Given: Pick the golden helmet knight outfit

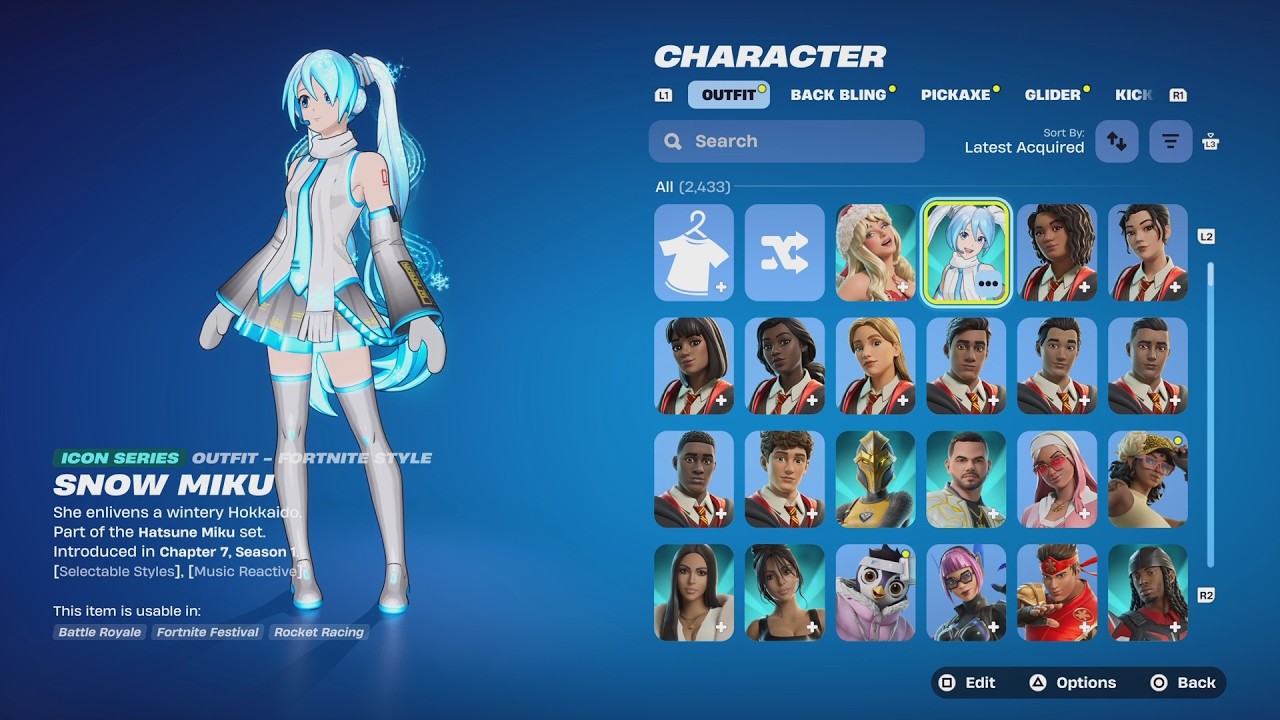Looking at the screenshot, I should [875, 479].
